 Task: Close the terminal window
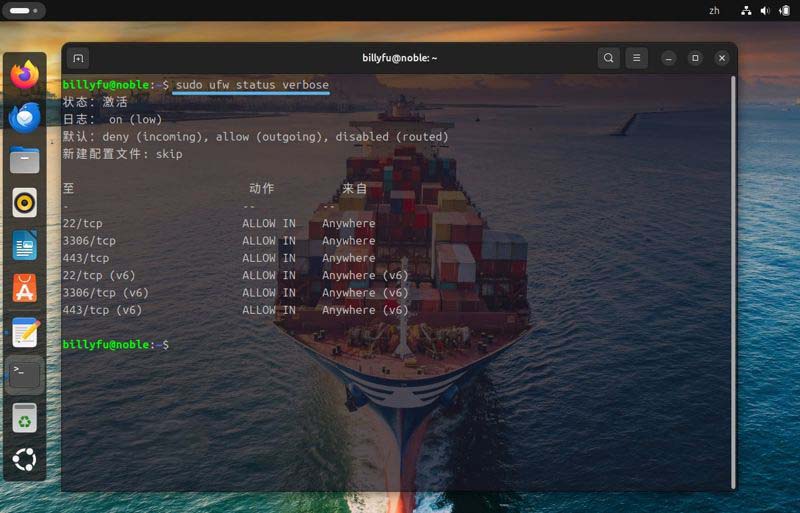click(x=722, y=58)
